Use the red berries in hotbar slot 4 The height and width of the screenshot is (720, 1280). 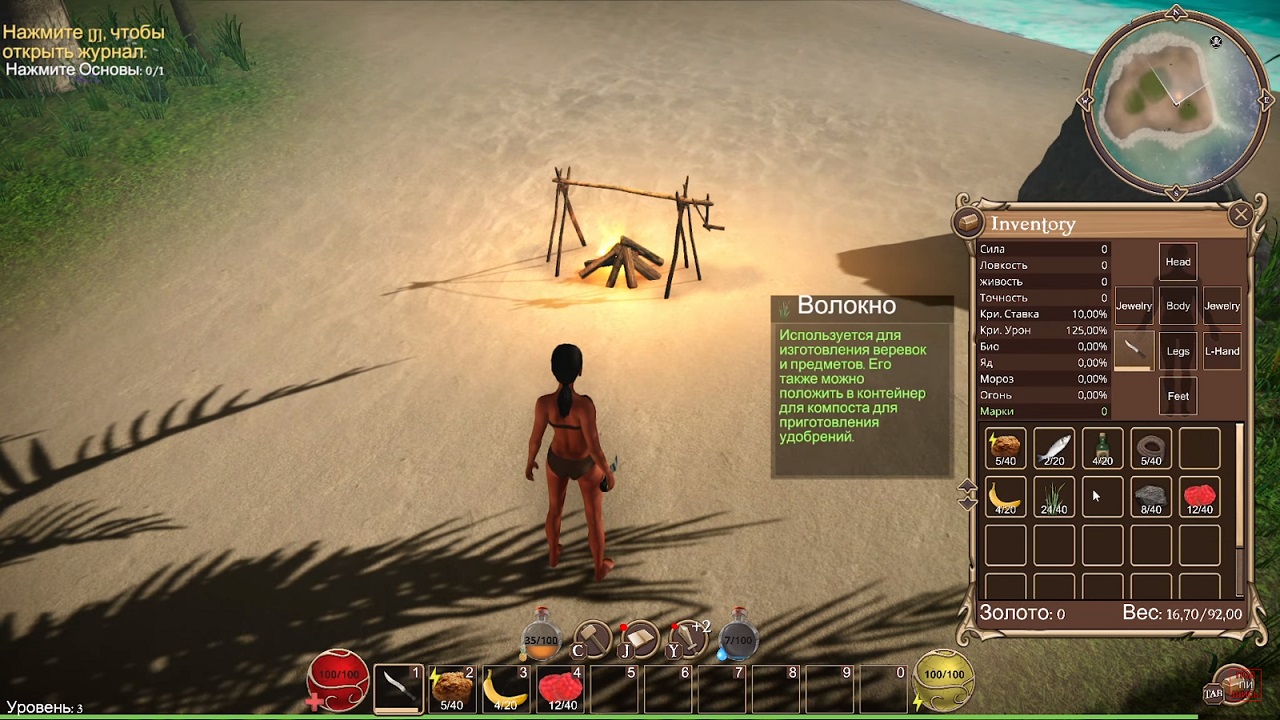[x=560, y=688]
